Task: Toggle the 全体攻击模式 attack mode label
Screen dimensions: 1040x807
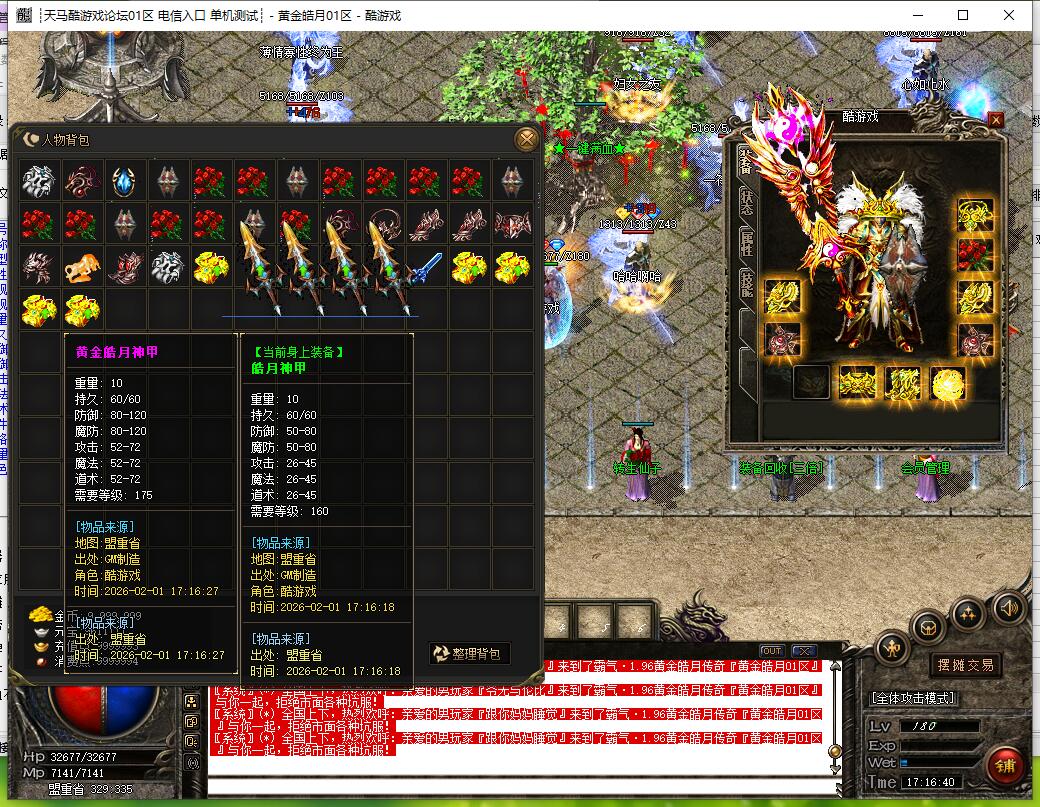Action: (x=914, y=698)
